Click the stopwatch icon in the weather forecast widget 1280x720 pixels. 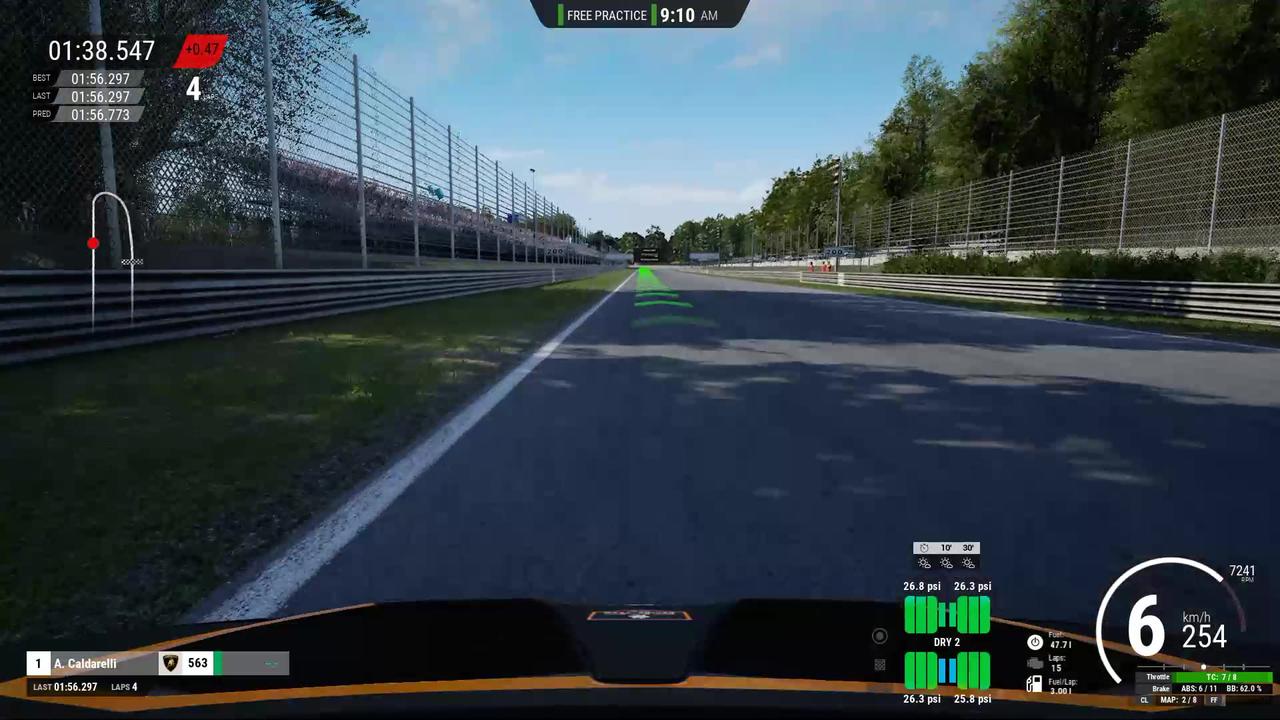pyautogui.click(x=924, y=548)
